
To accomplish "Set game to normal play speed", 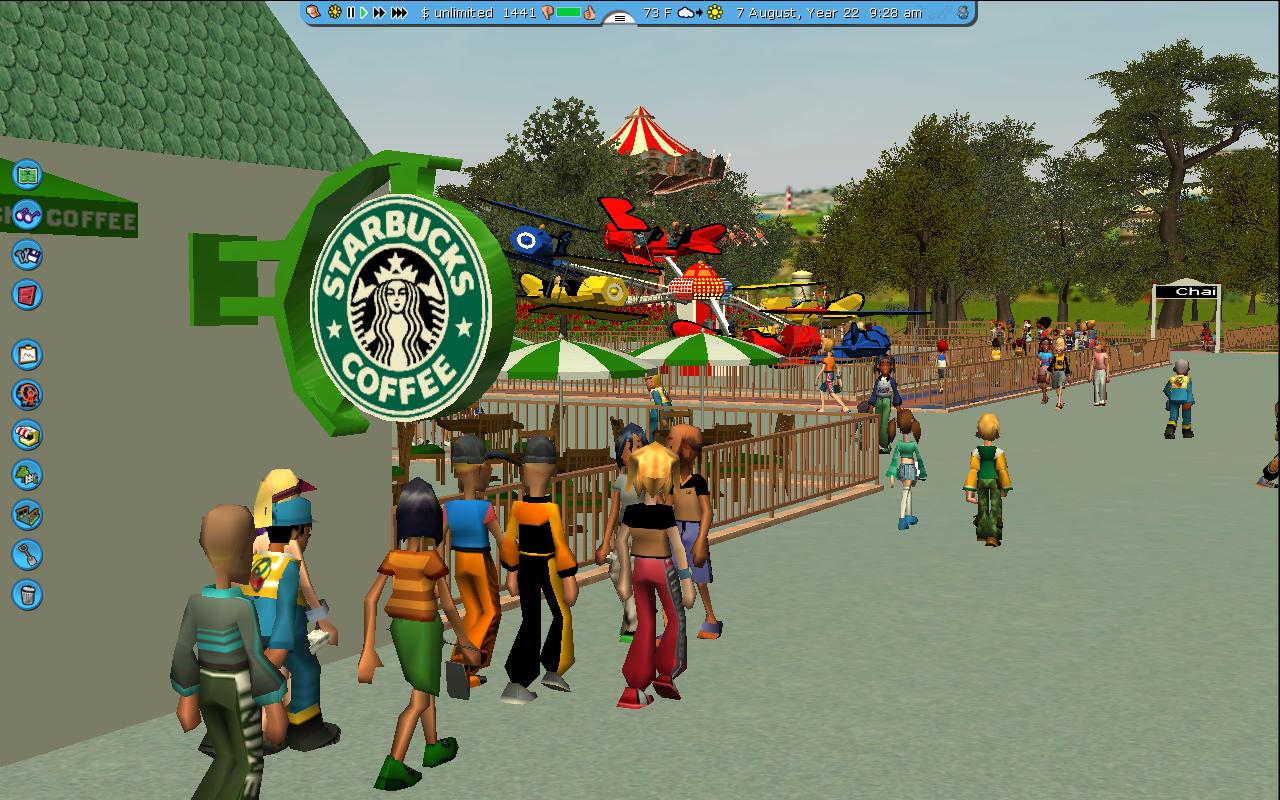I will (x=364, y=13).
